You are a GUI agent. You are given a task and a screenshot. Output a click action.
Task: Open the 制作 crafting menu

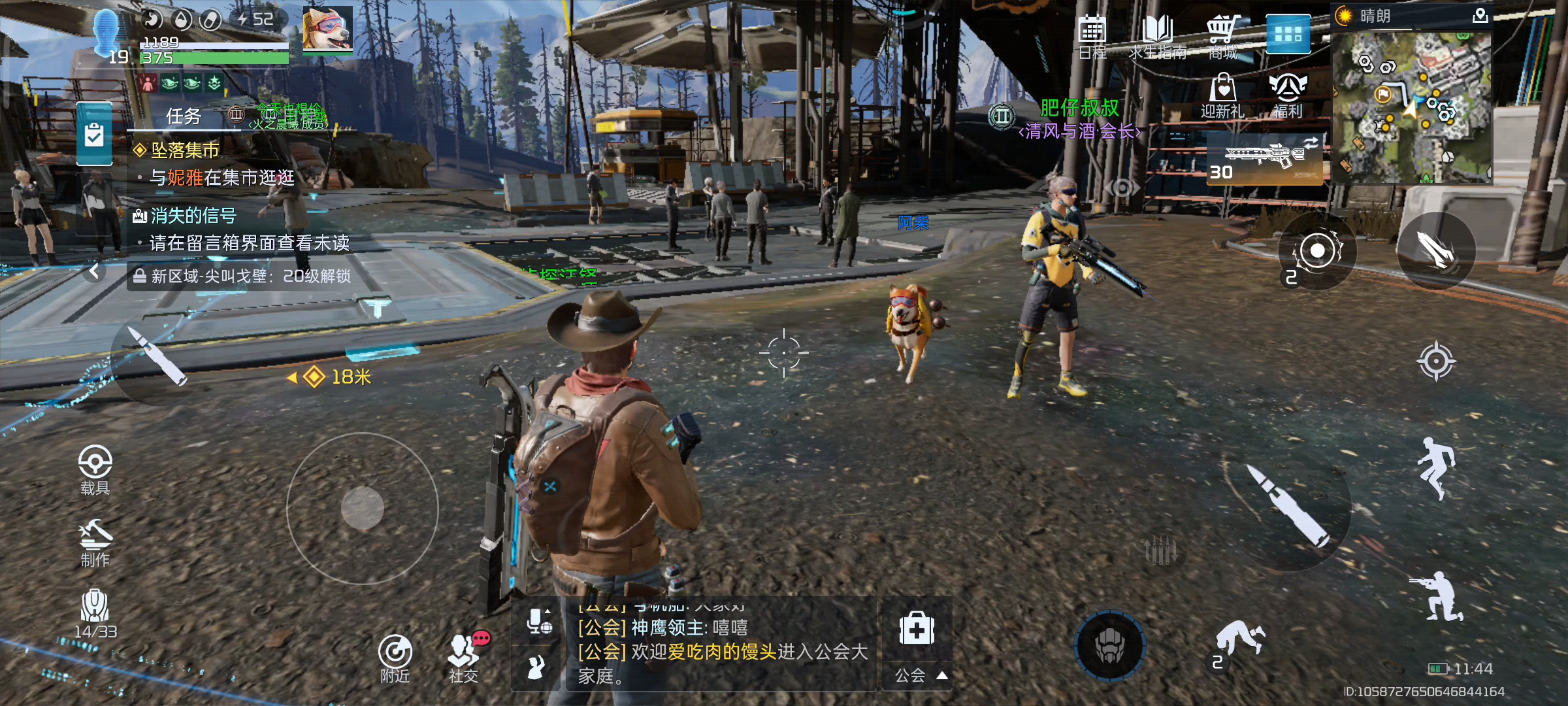(95, 543)
